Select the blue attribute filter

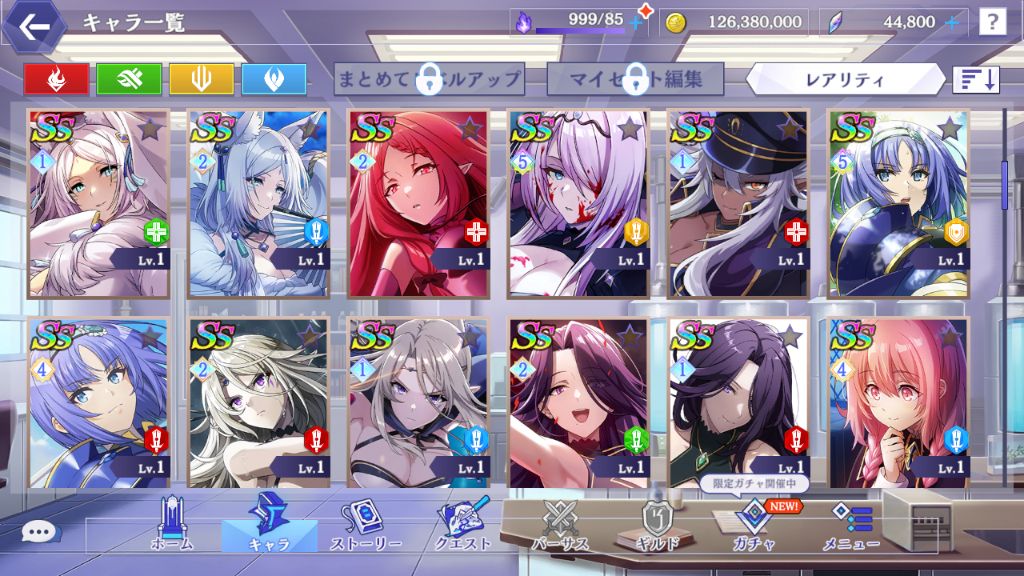tap(273, 79)
